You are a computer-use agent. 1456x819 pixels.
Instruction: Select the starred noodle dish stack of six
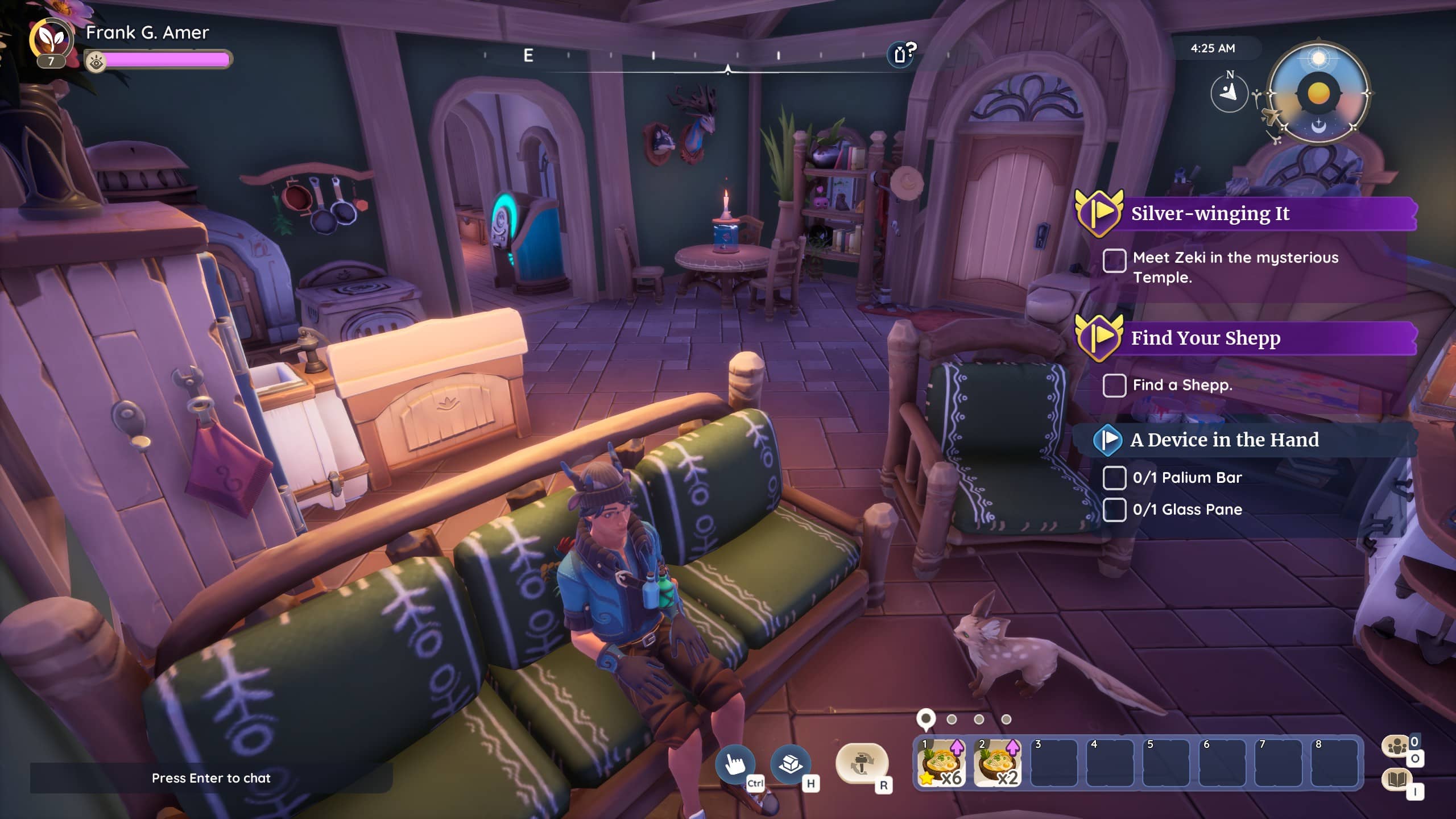point(941,763)
